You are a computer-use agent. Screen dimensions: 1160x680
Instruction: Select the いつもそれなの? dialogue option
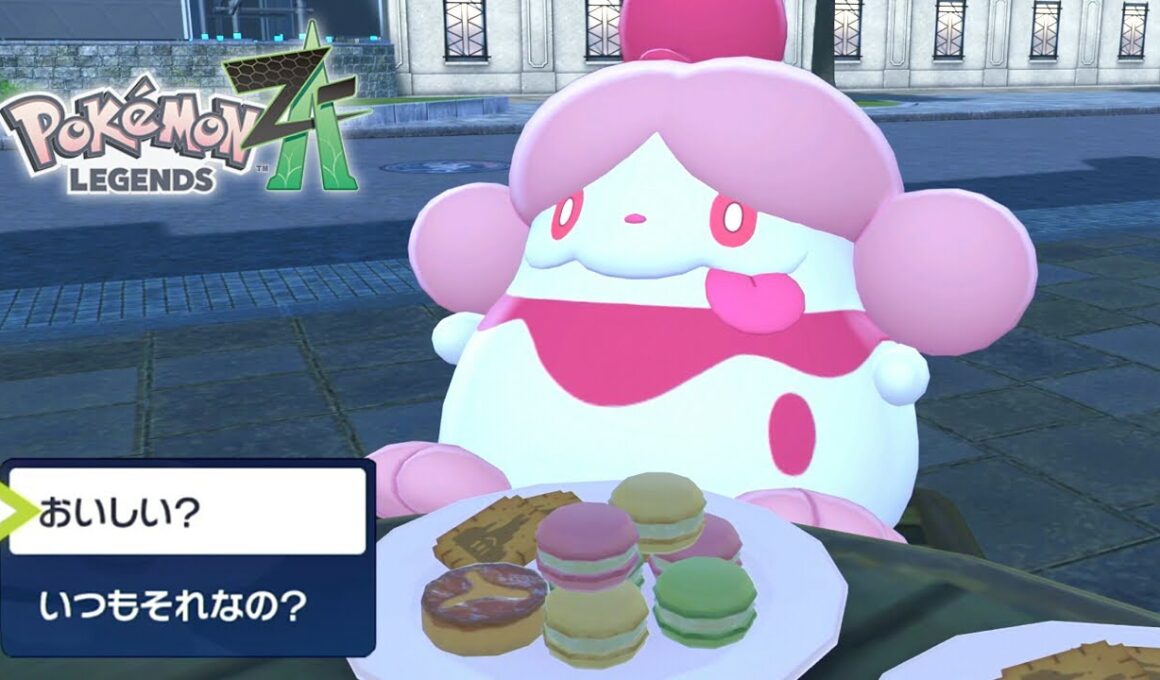click(x=187, y=606)
